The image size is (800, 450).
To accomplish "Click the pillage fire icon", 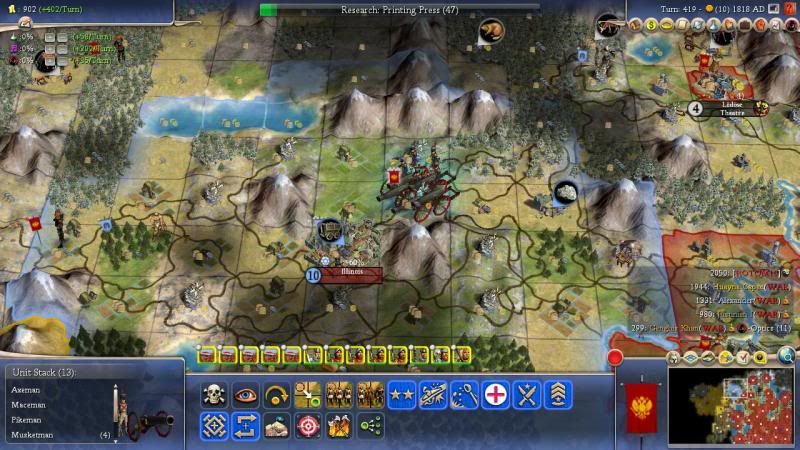I will click(x=339, y=426).
